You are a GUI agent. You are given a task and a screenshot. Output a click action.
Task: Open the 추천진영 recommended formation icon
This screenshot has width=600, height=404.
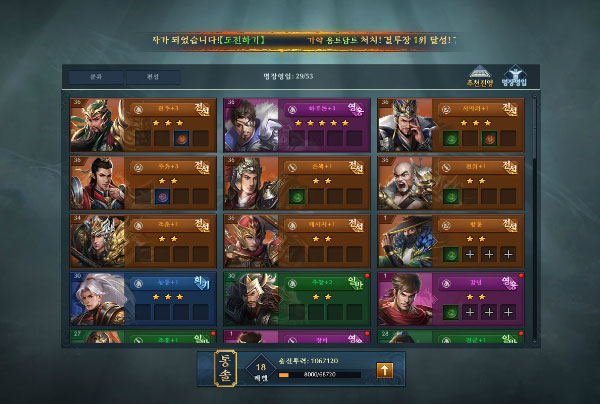point(482,78)
